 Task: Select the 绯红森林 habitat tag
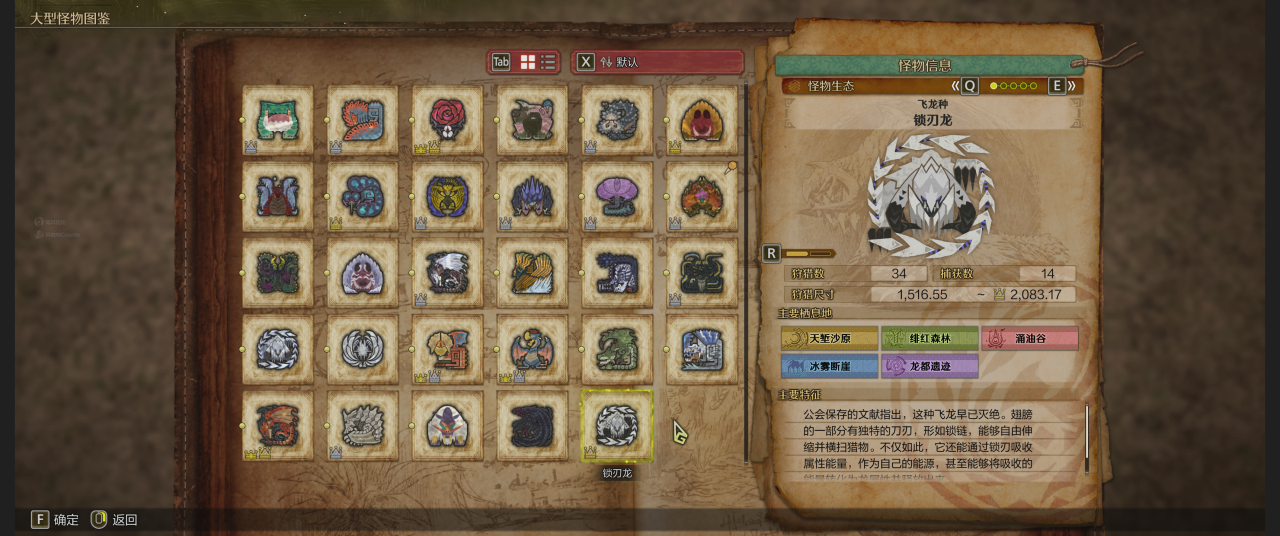pyautogui.click(x=930, y=338)
